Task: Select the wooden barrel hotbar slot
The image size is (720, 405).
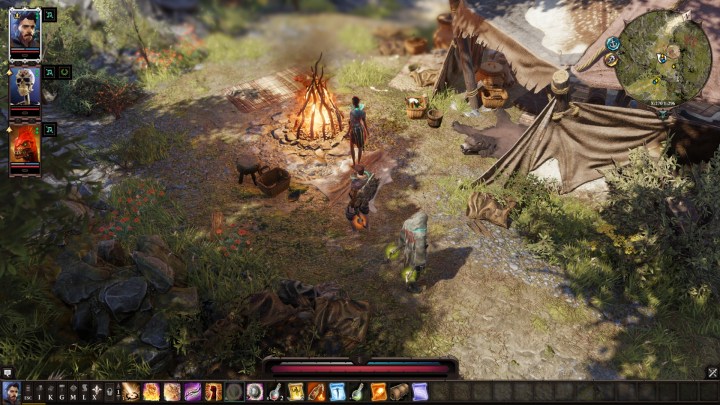Action: [399, 392]
